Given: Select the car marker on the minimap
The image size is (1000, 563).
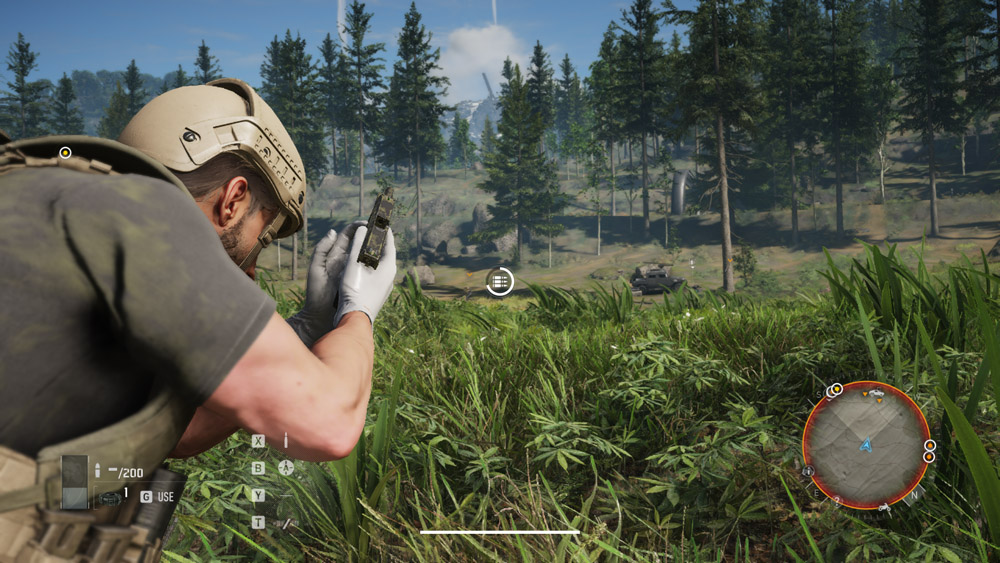Looking at the screenshot, I should (877, 395).
